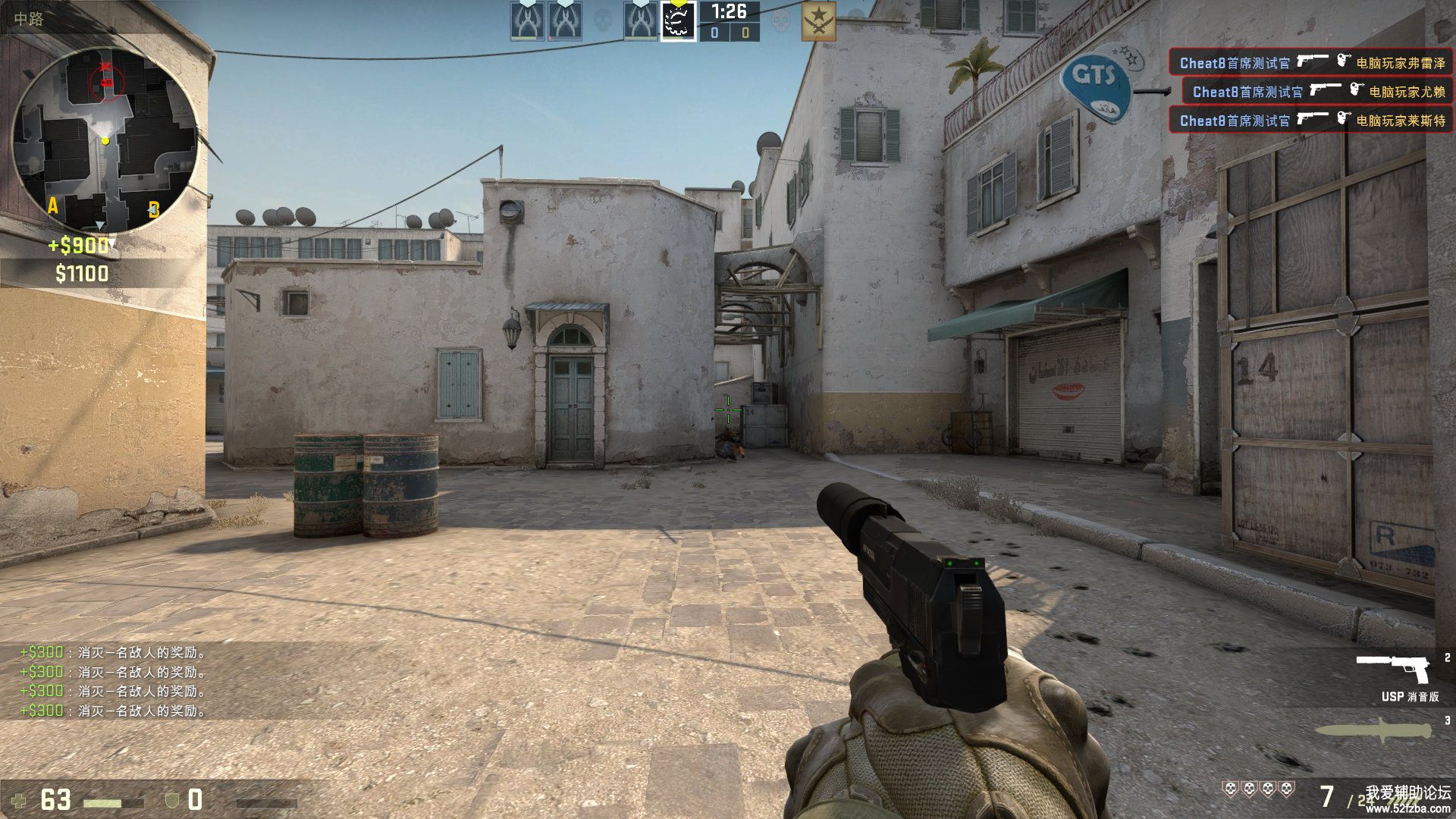The width and height of the screenshot is (1456, 819).
Task: Click the circular radar minimap
Action: pyautogui.click(x=105, y=140)
